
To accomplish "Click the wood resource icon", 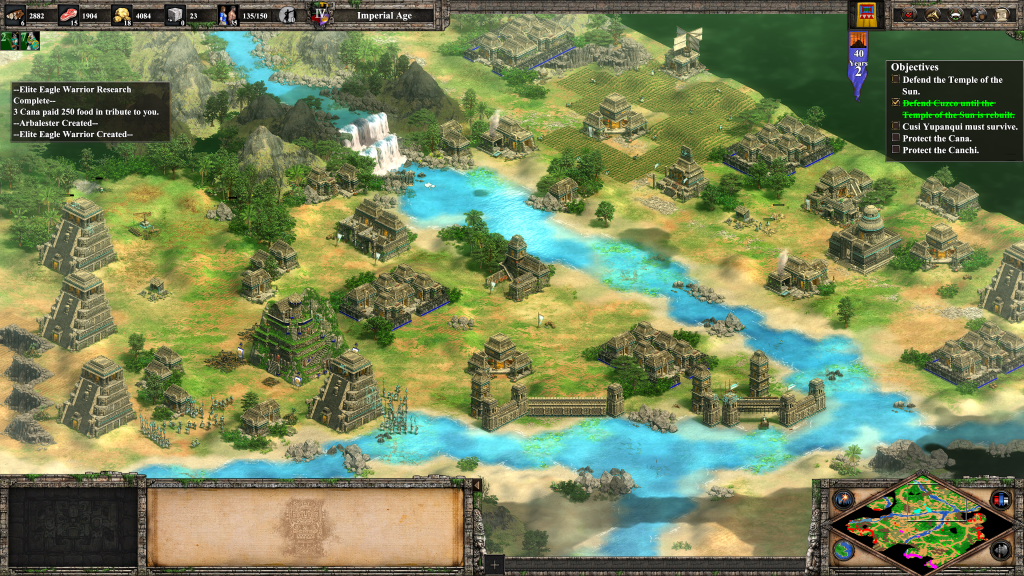I will (x=17, y=14).
